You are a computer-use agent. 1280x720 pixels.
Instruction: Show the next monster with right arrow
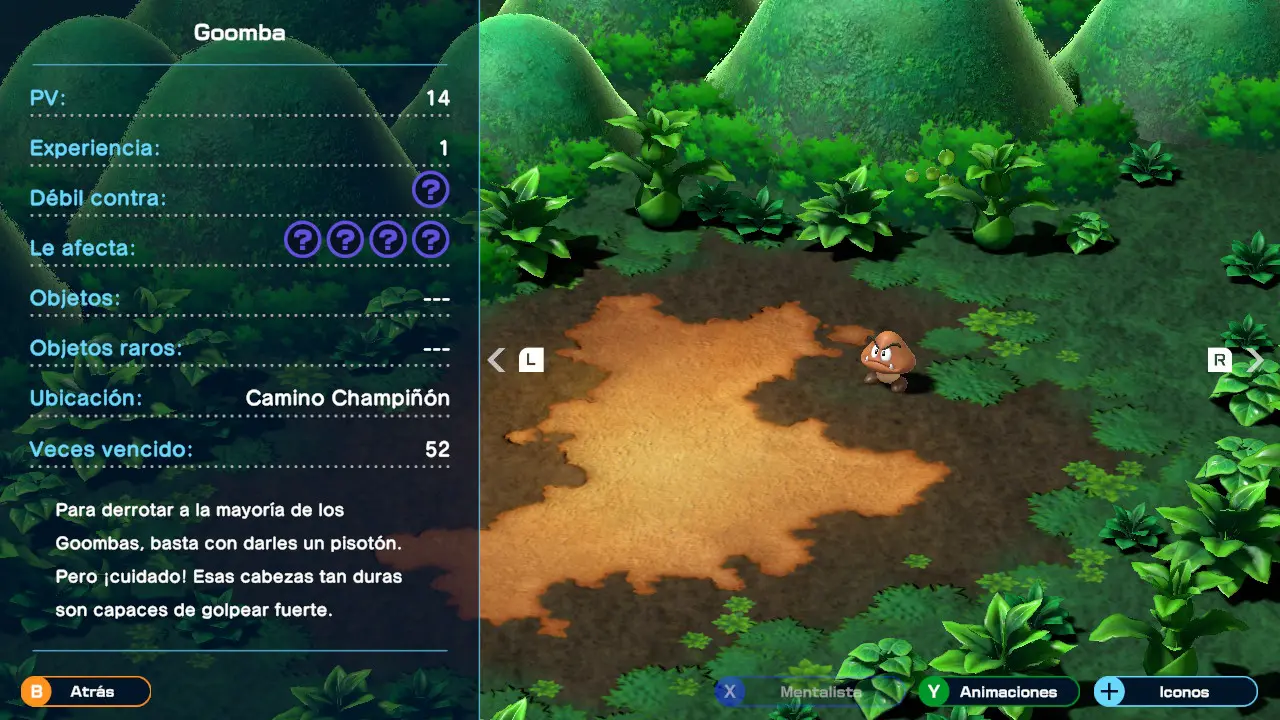(x=1254, y=360)
